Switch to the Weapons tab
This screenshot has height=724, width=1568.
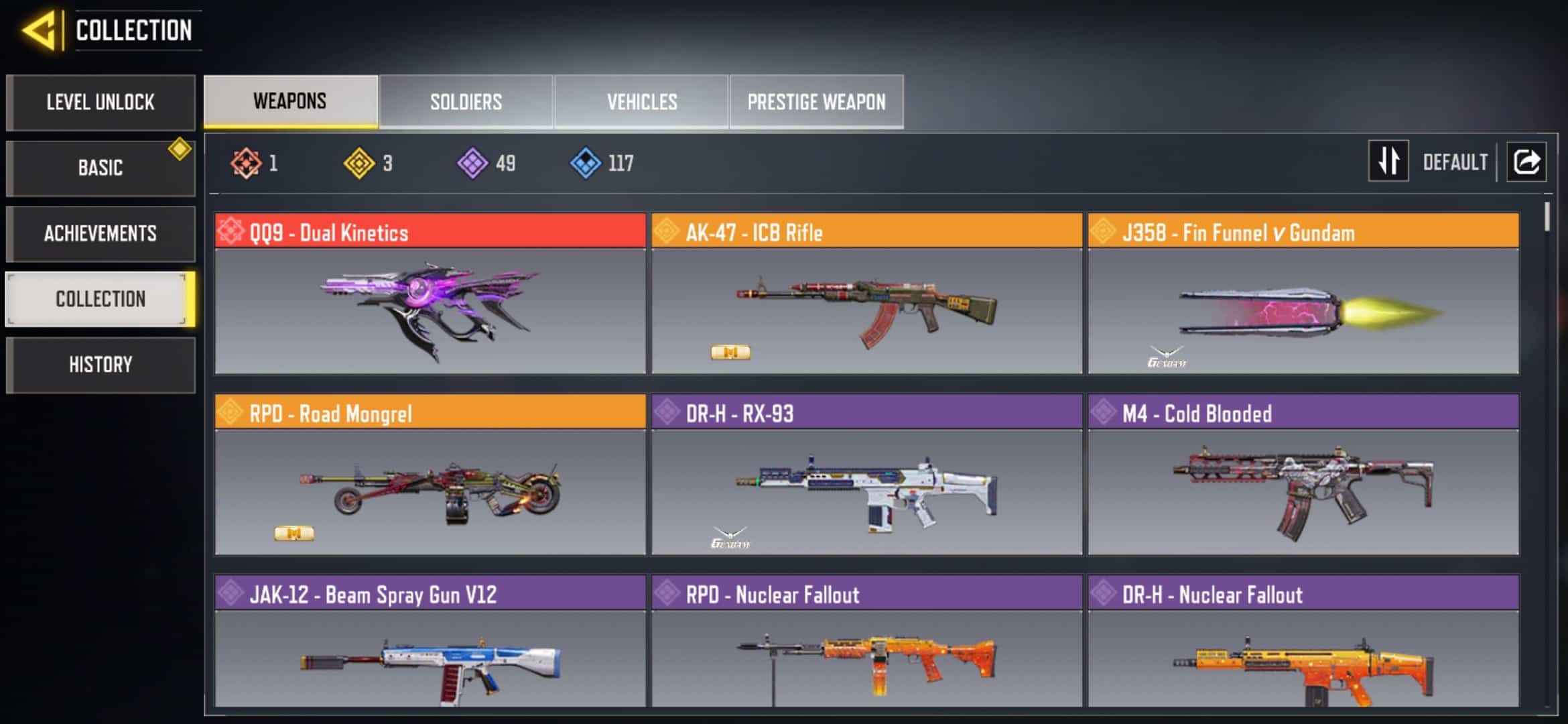point(290,101)
